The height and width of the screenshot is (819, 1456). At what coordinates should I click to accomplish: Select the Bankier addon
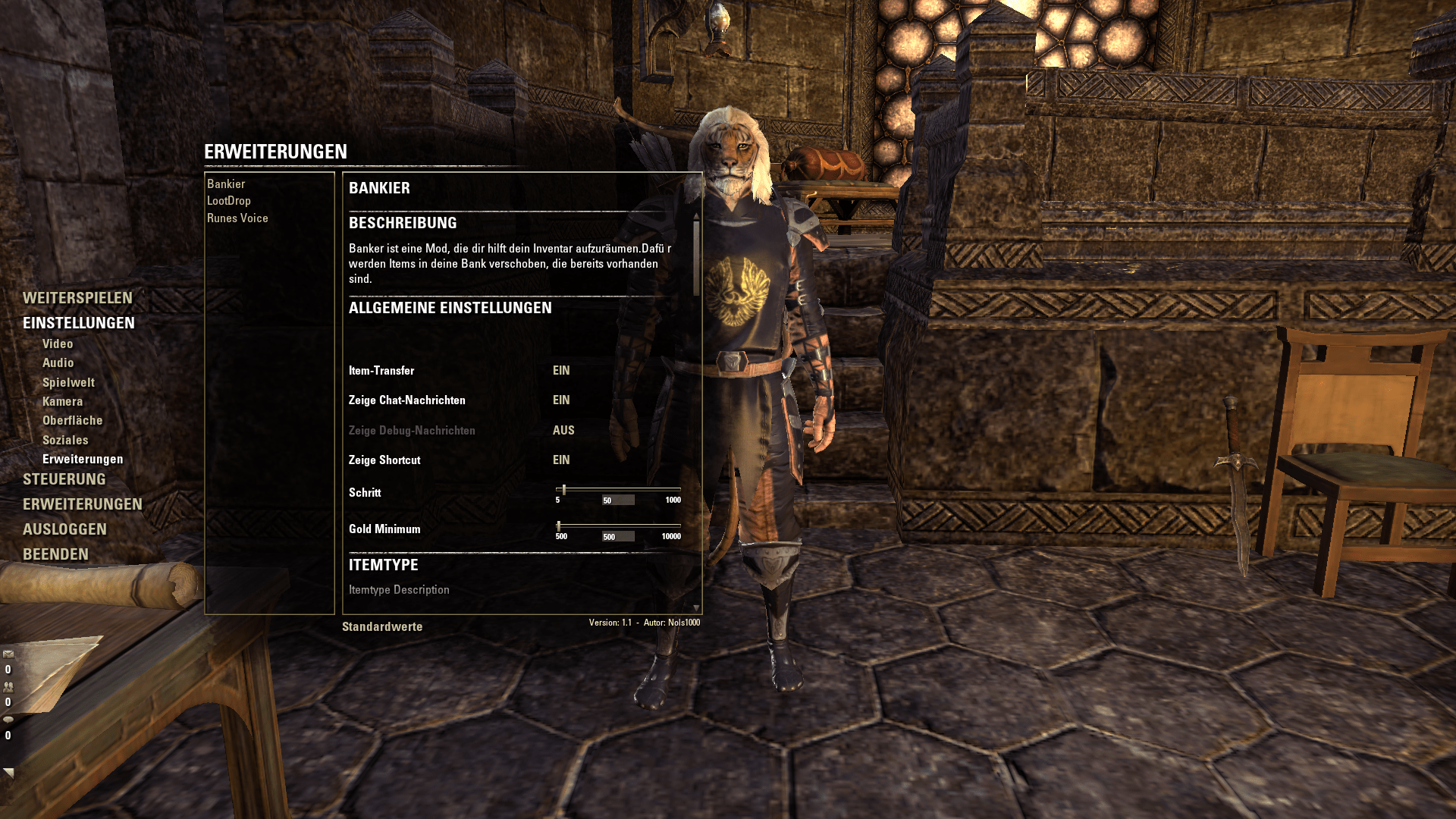[x=226, y=184]
